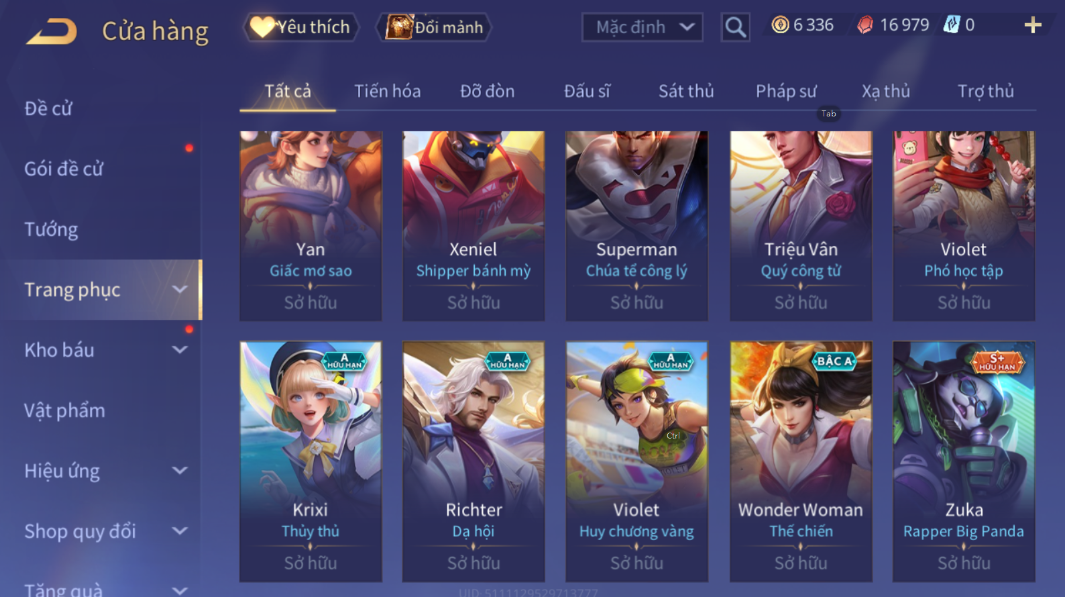The height and width of the screenshot is (597, 1065).
Task: Open the Đổi mảnh exchange button
Action: [x=435, y=27]
